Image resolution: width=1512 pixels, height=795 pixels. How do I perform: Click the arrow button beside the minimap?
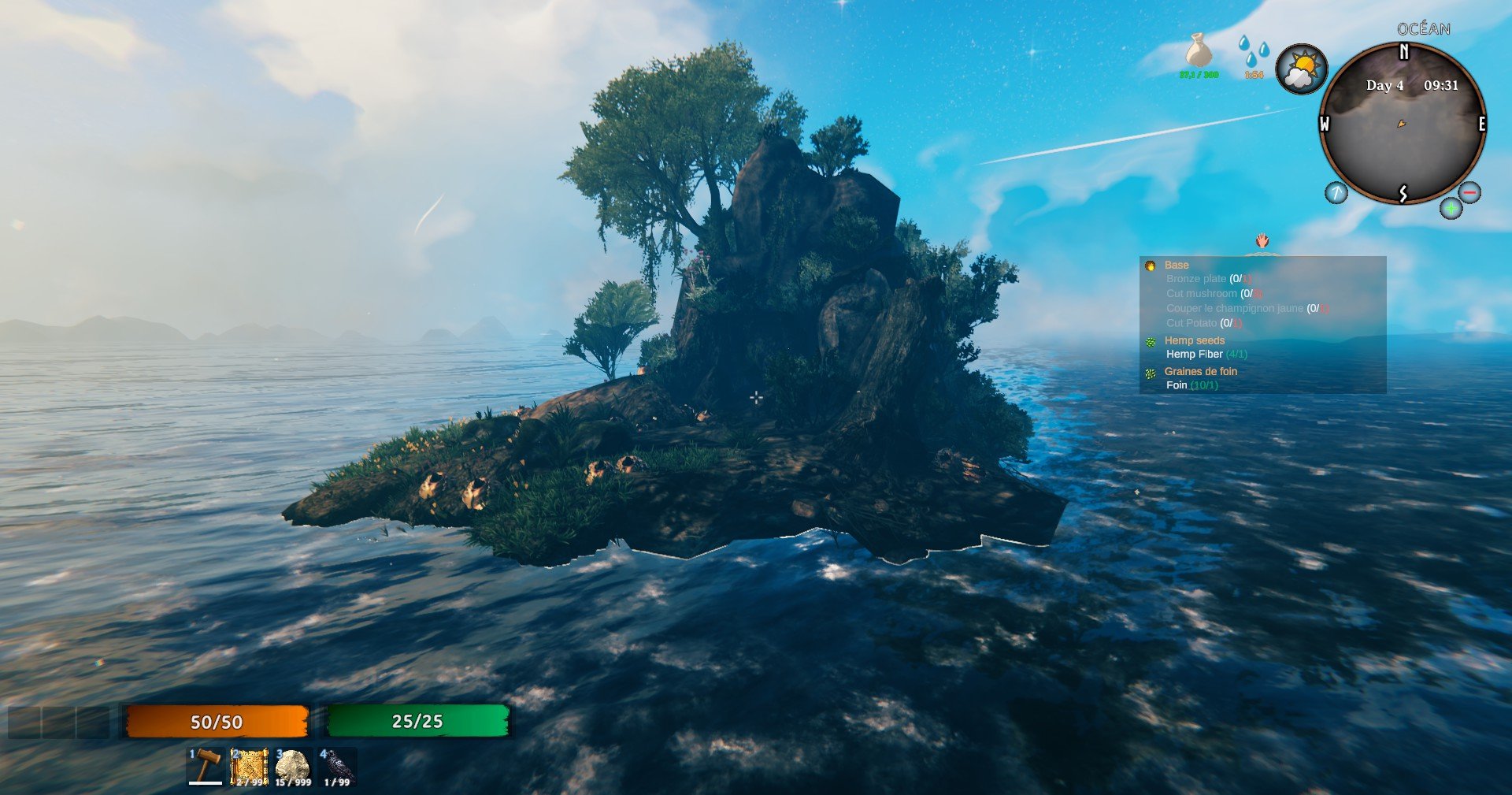tap(1336, 192)
